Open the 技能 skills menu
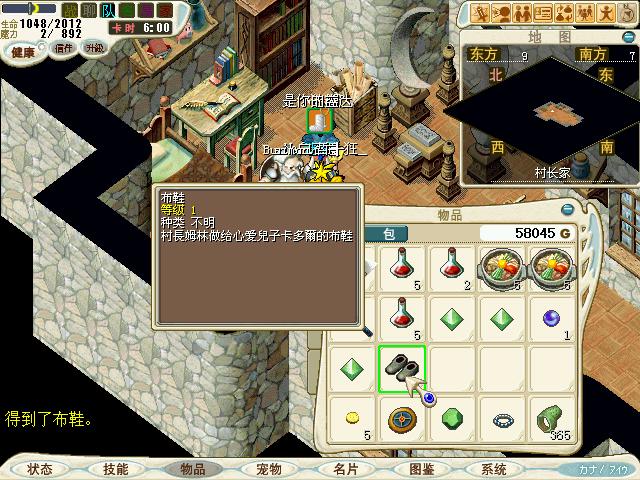This screenshot has width=640, height=480. (115, 468)
